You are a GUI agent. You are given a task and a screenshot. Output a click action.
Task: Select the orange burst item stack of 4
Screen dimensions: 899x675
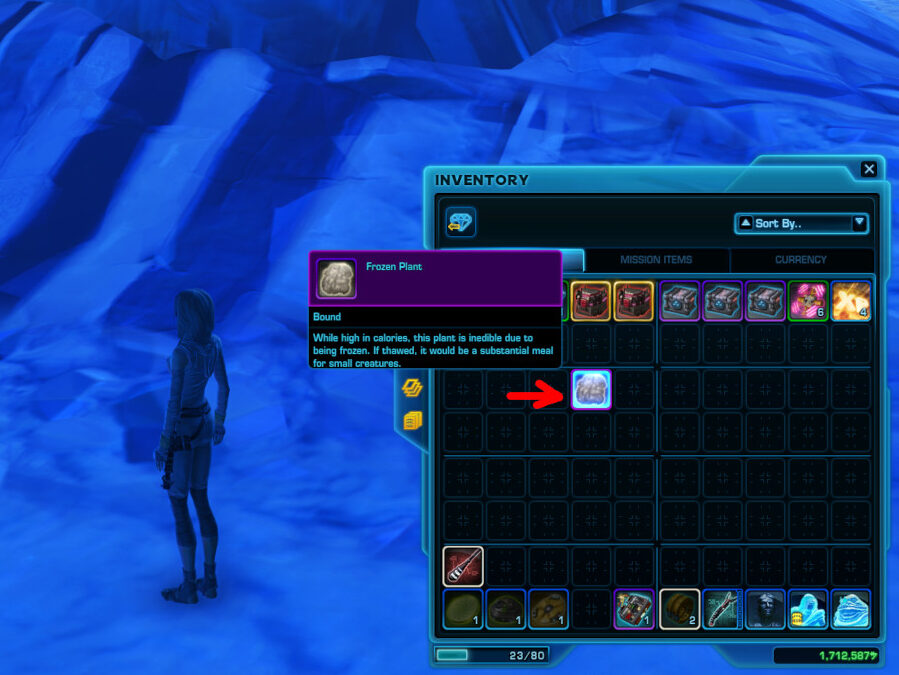(x=850, y=301)
